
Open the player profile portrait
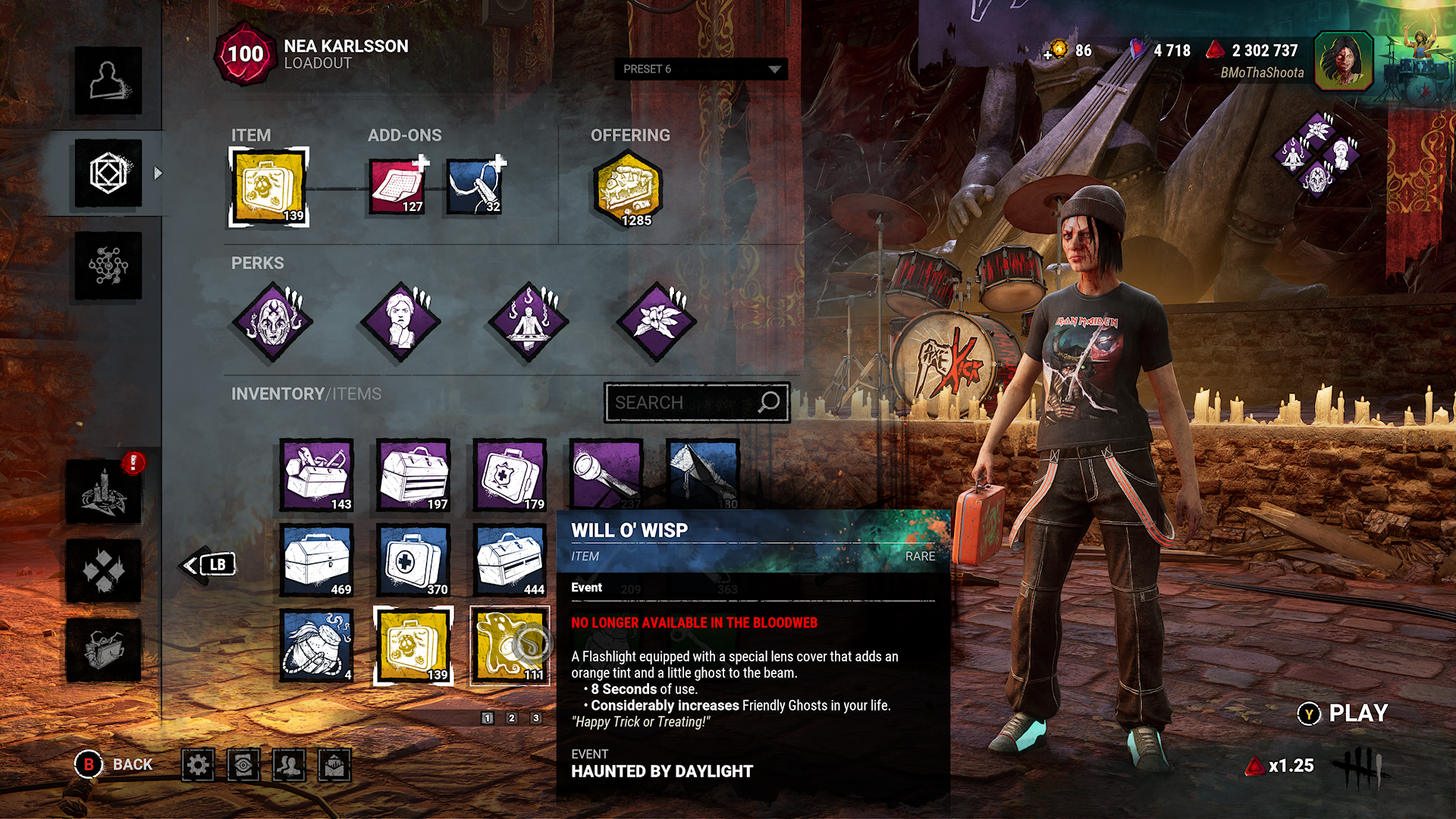coord(1343,61)
